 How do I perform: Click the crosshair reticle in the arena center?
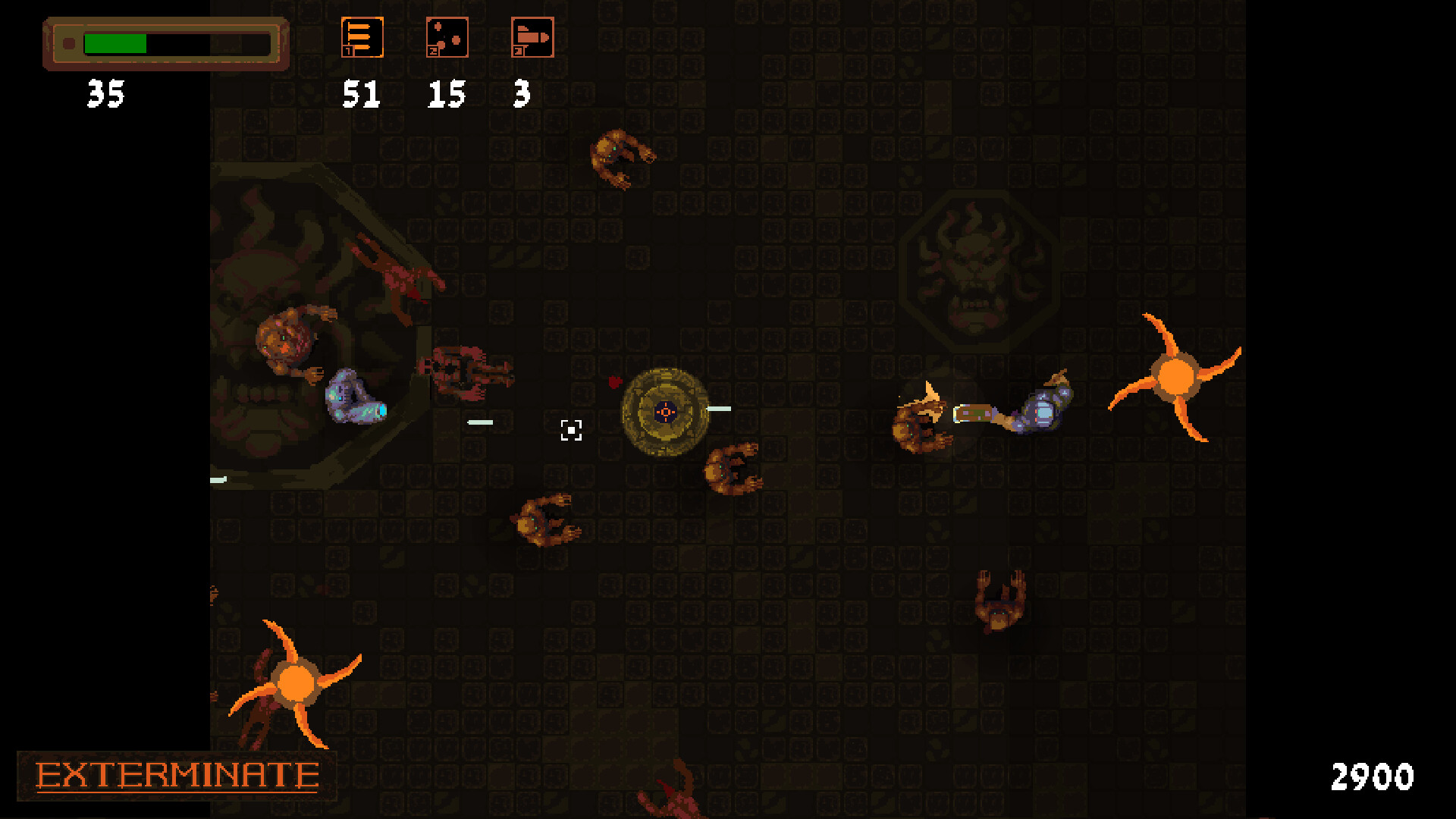570,430
